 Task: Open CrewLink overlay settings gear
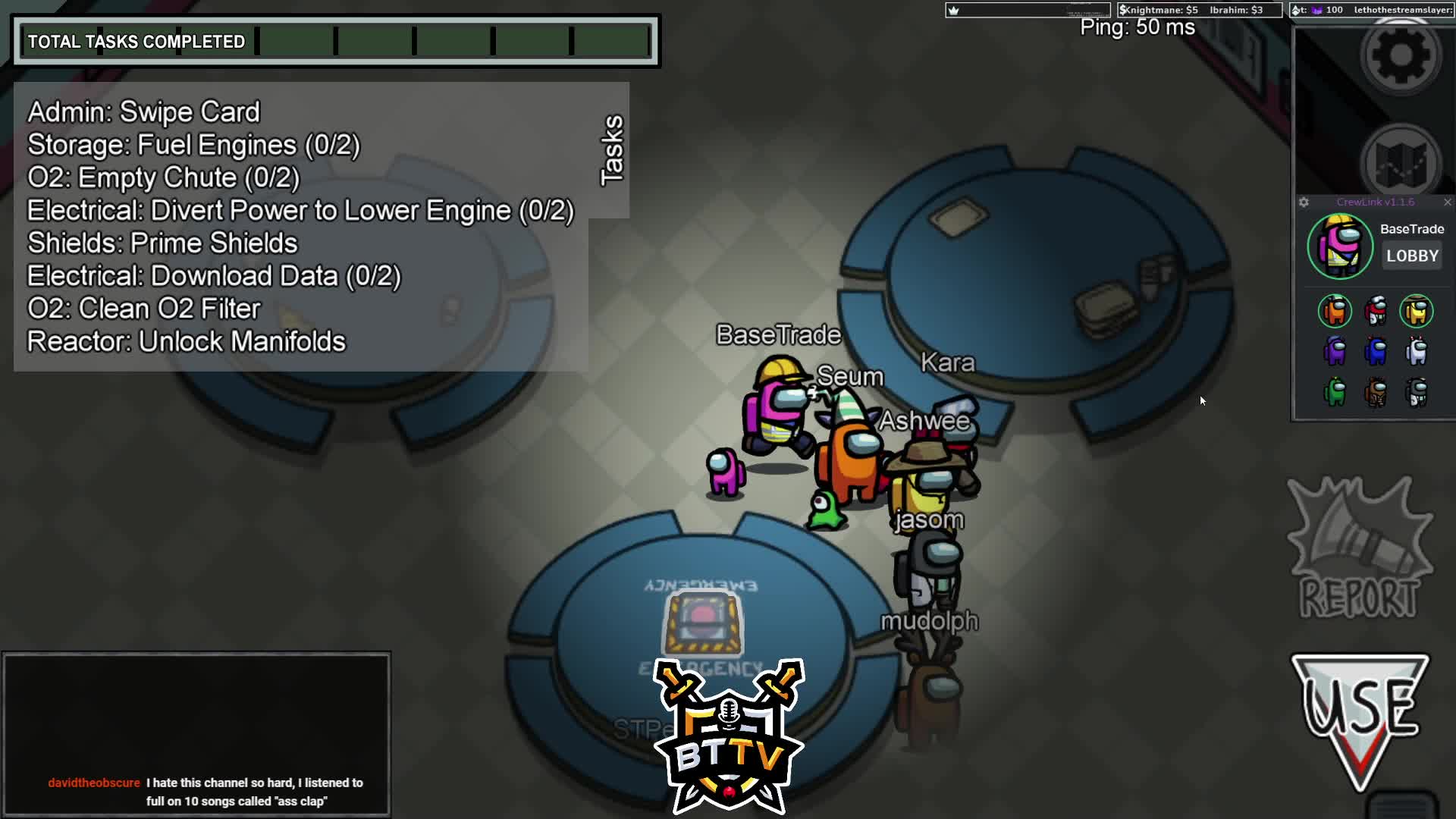(1304, 202)
